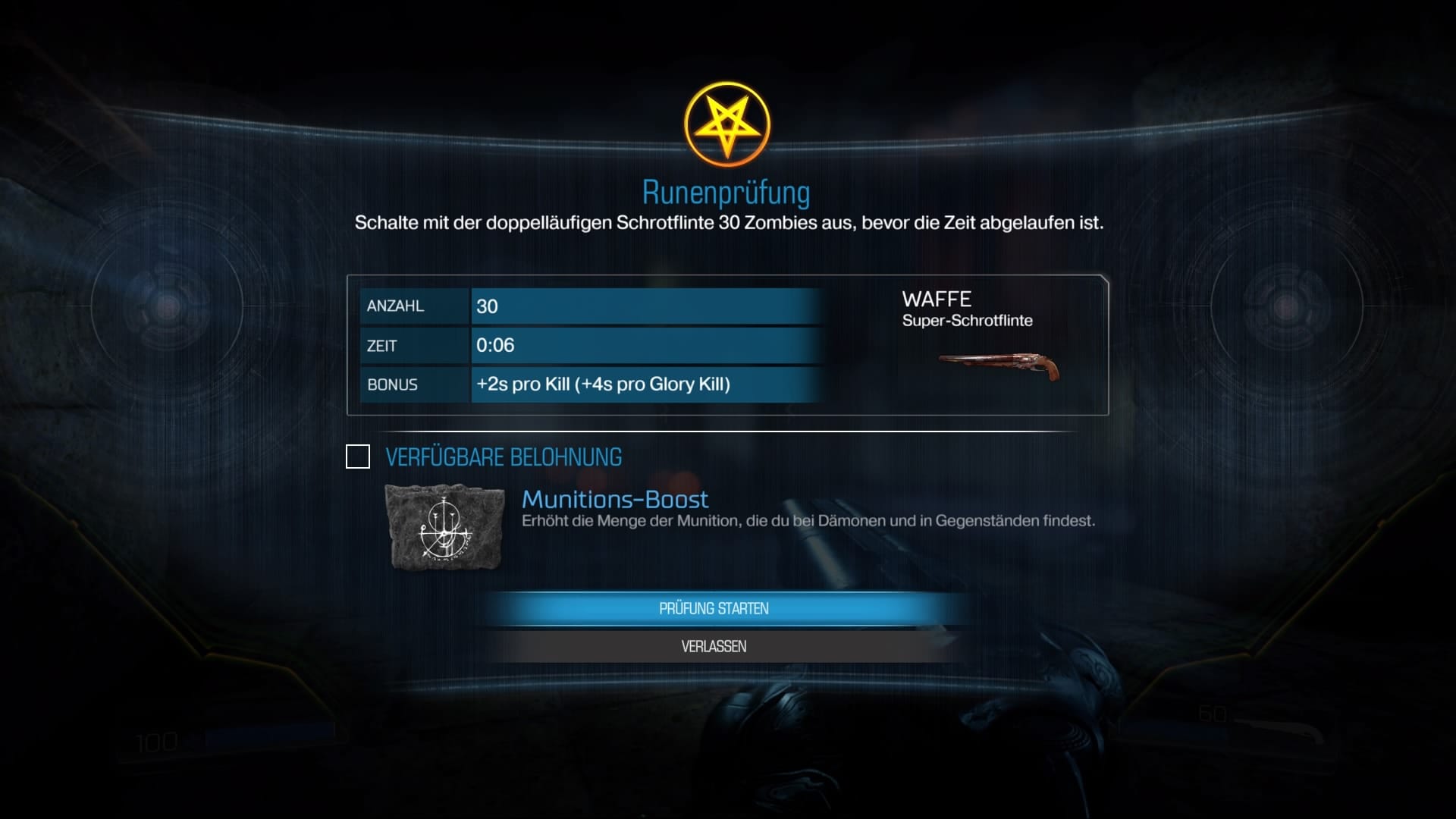This screenshot has height=819, width=1456.
Task: Start the rune trial with Prüfung Starten
Action: 714,609
